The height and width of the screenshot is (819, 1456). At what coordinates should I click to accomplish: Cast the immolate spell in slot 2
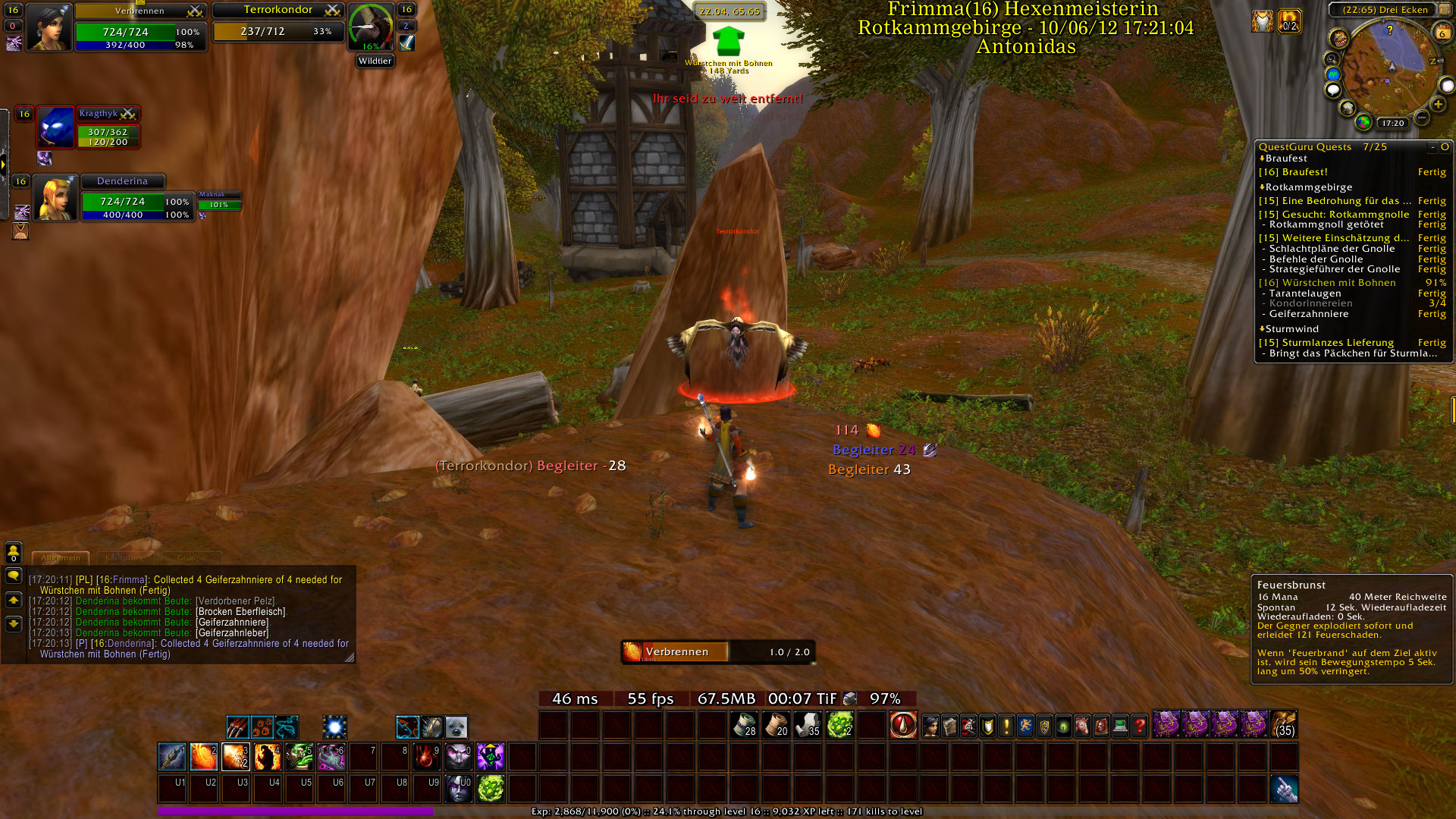pyautogui.click(x=203, y=757)
